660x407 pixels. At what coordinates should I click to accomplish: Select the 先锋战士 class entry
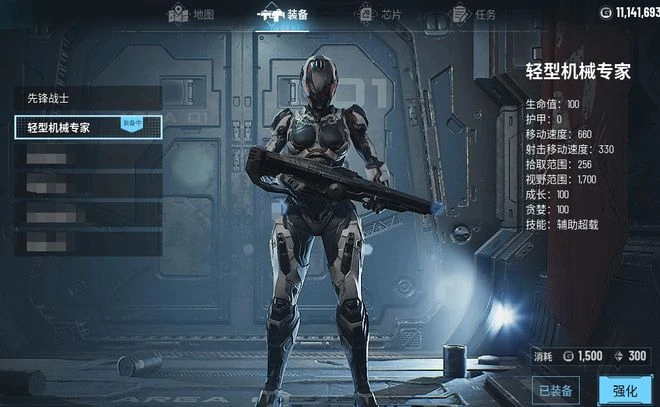88,98
